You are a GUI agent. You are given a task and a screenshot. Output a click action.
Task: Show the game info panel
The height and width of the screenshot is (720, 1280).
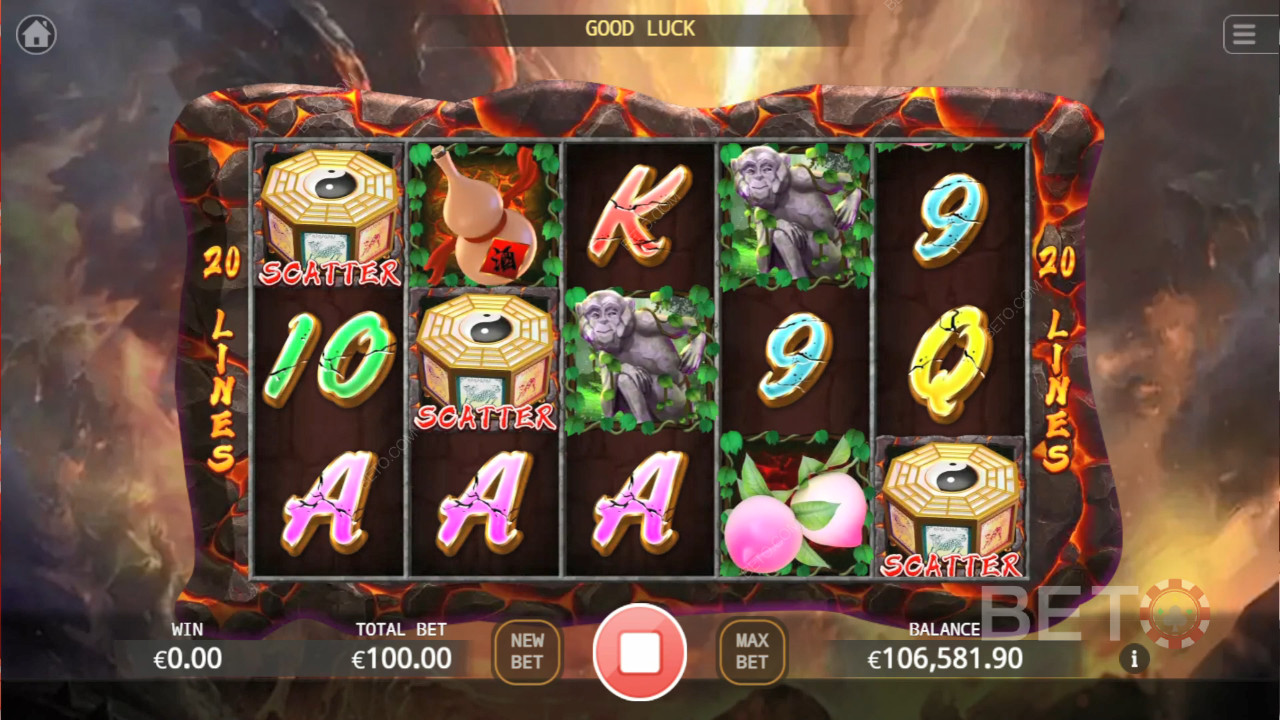click(1134, 659)
